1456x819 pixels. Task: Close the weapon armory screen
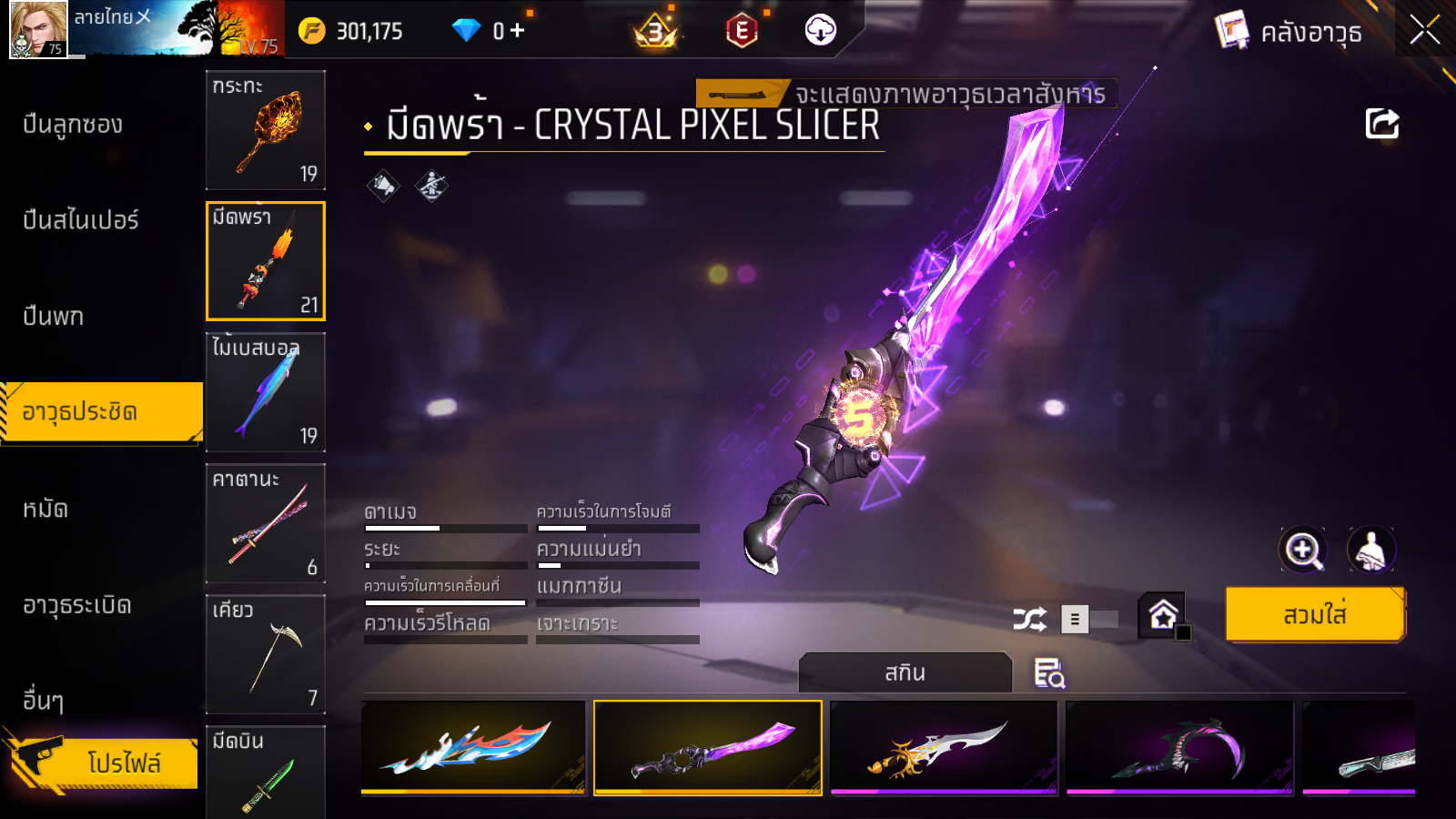point(1424,30)
